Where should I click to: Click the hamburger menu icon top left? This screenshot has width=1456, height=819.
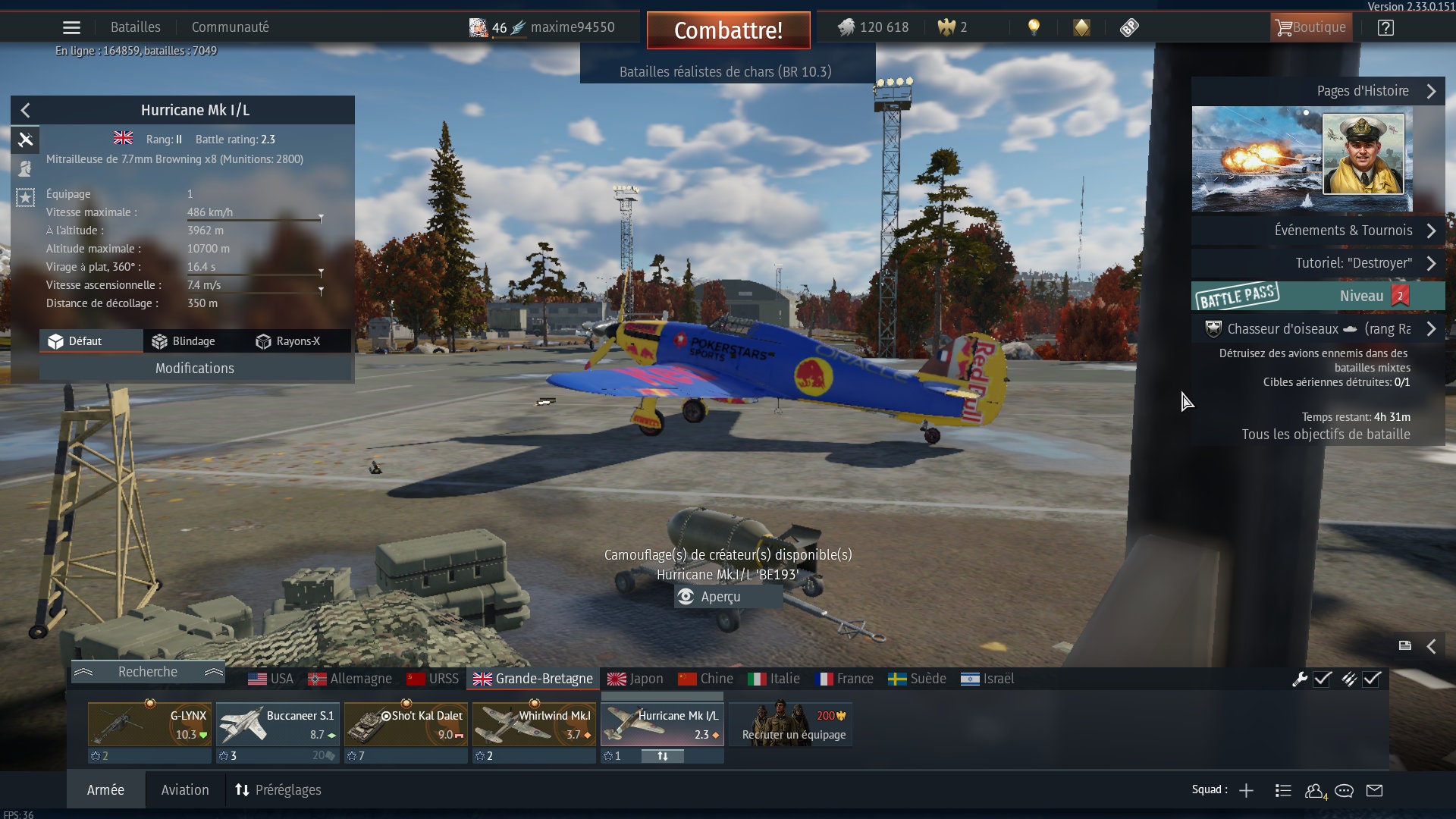(x=71, y=27)
